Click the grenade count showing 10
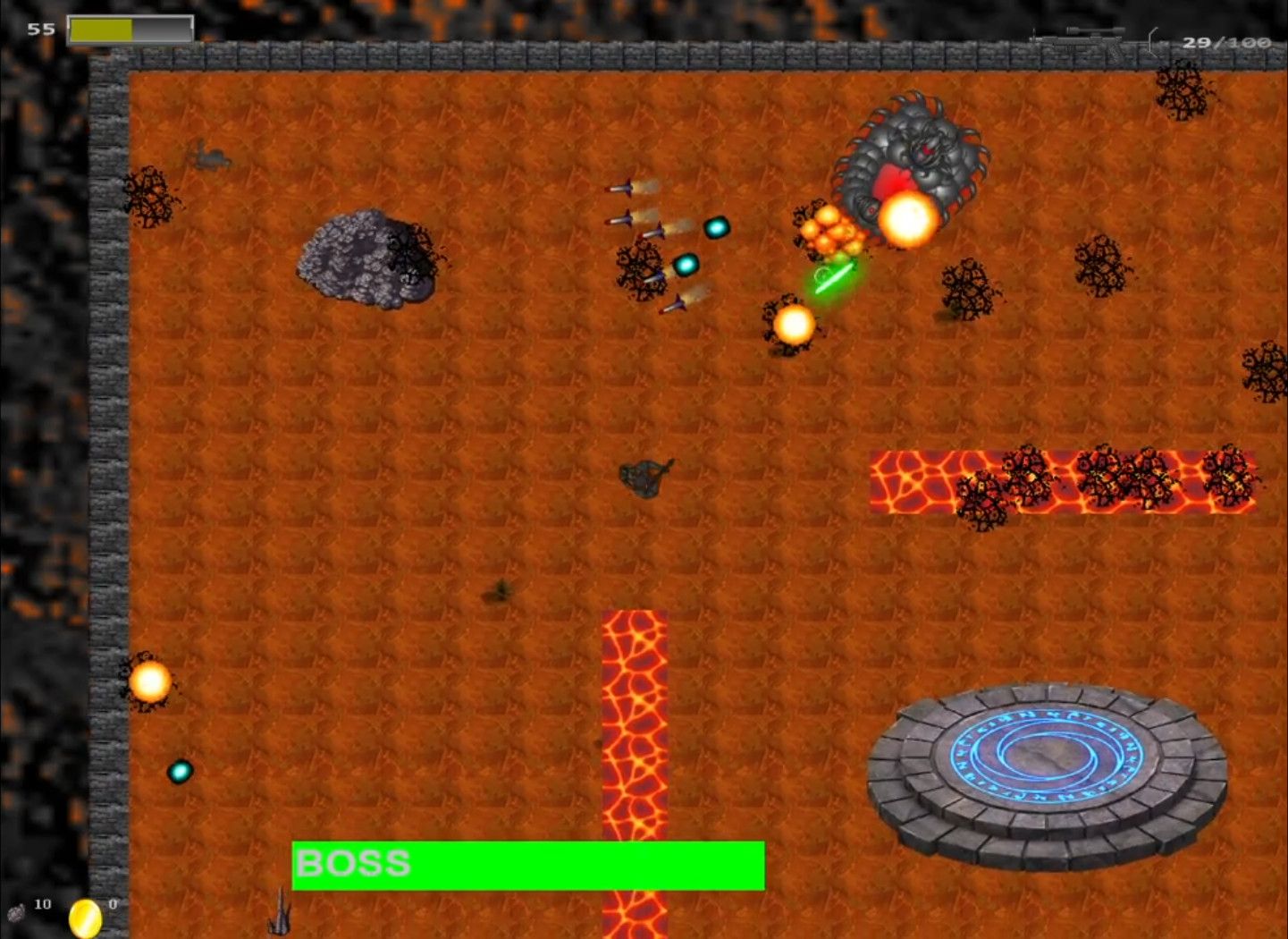Image resolution: width=1288 pixels, height=939 pixels. tap(40, 904)
